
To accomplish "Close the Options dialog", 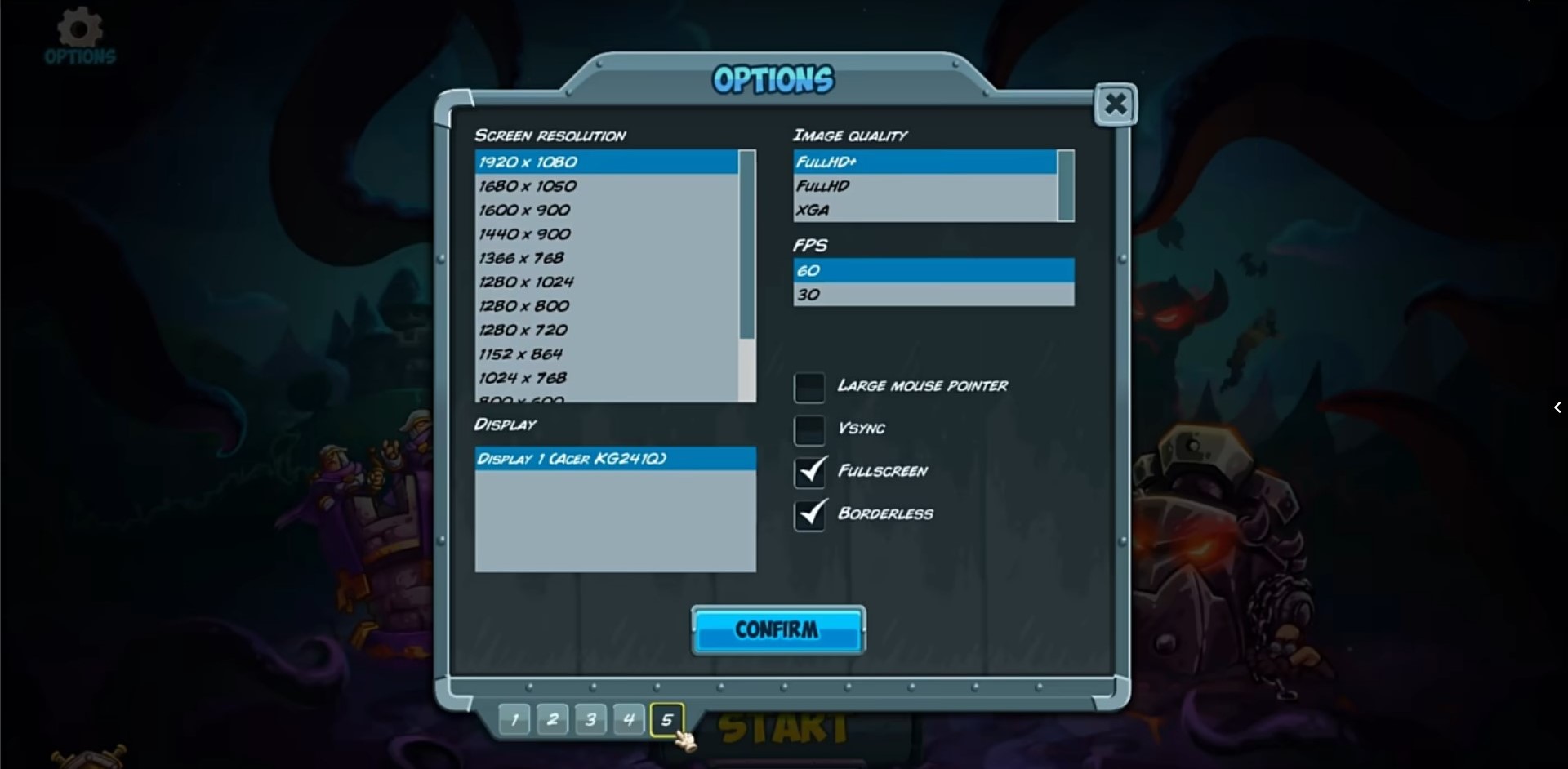I will pos(1115,104).
